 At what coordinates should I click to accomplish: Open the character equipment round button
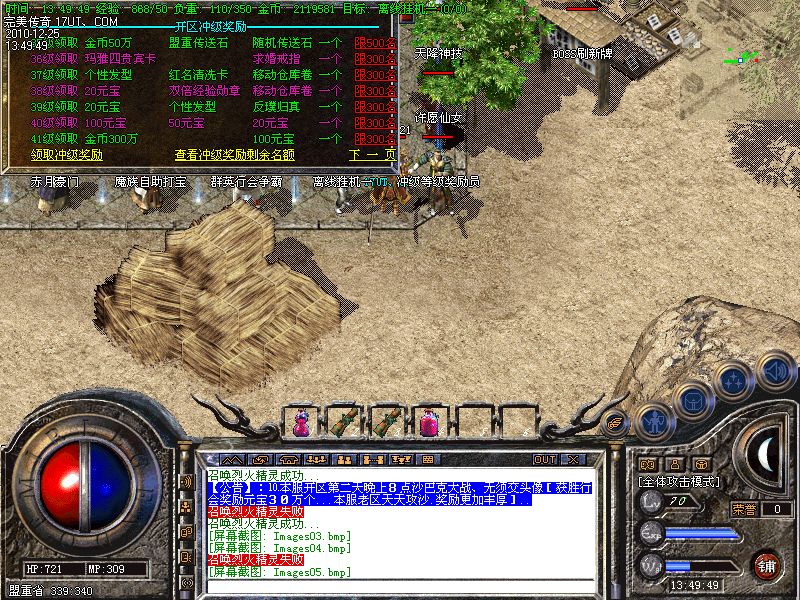pos(654,419)
